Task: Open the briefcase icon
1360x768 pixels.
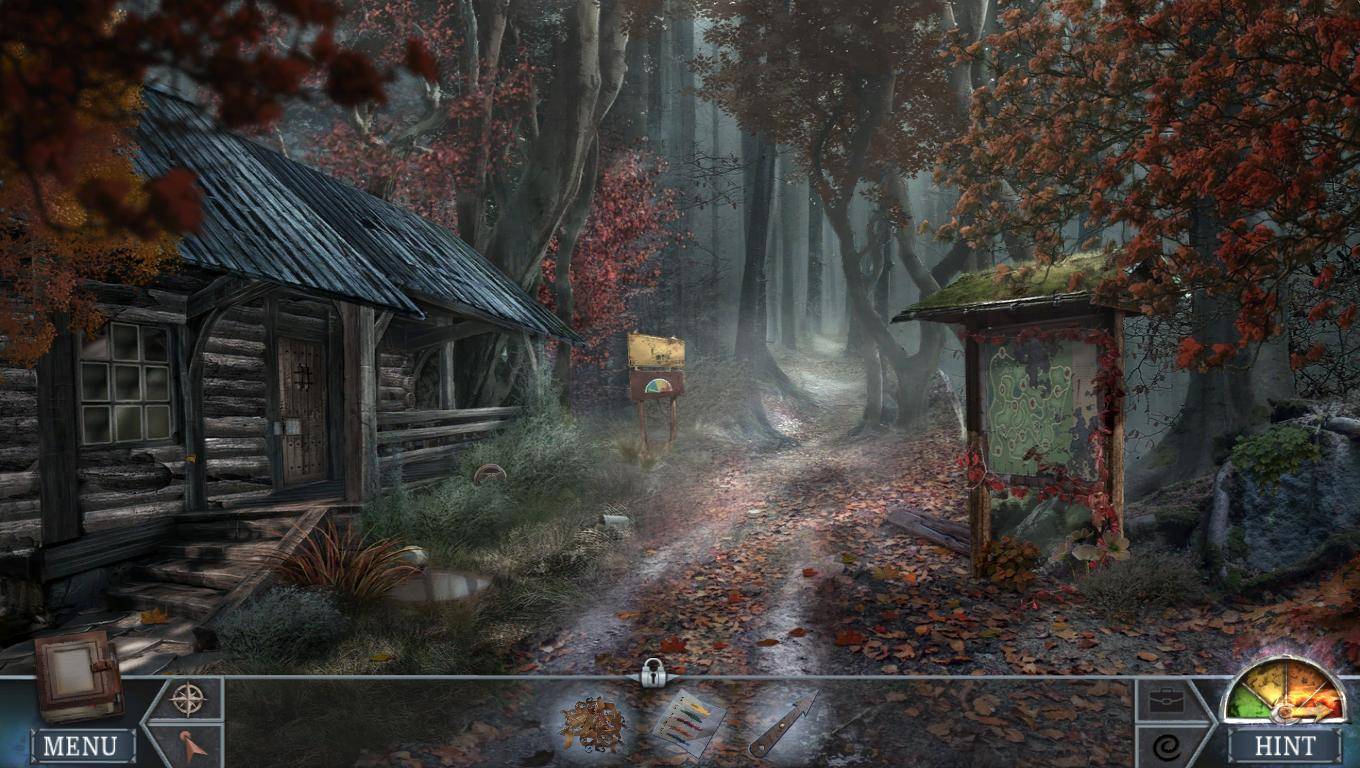Action: coord(1166,701)
